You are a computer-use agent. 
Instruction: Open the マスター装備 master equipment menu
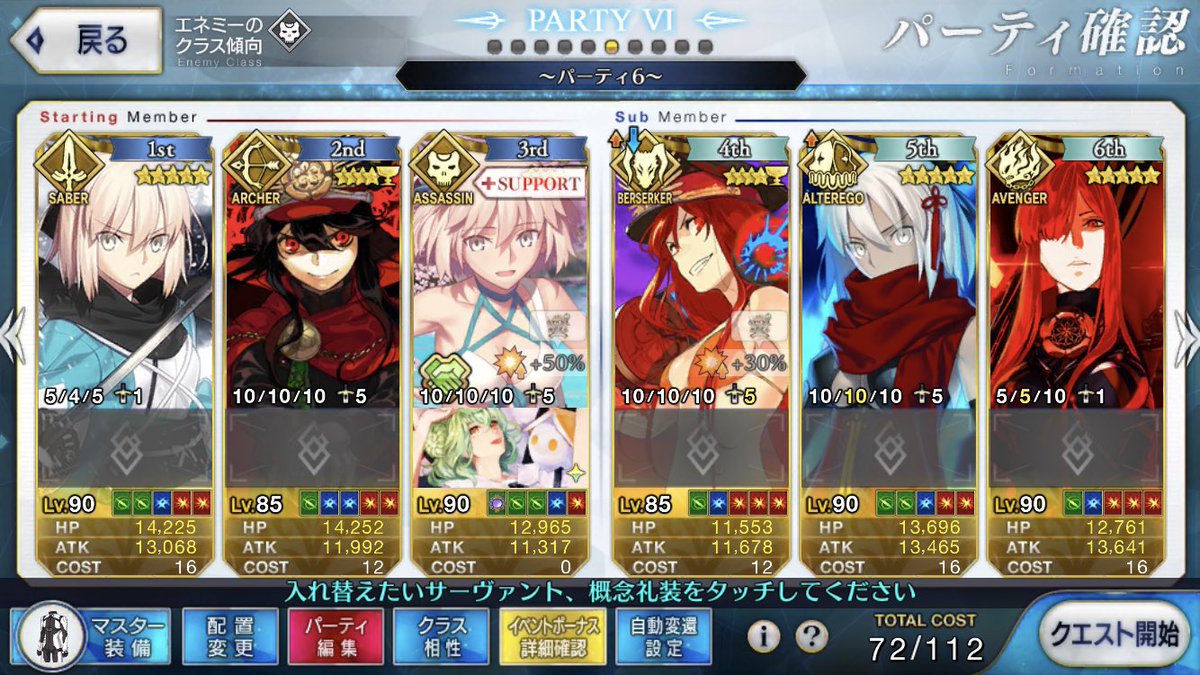(91, 637)
